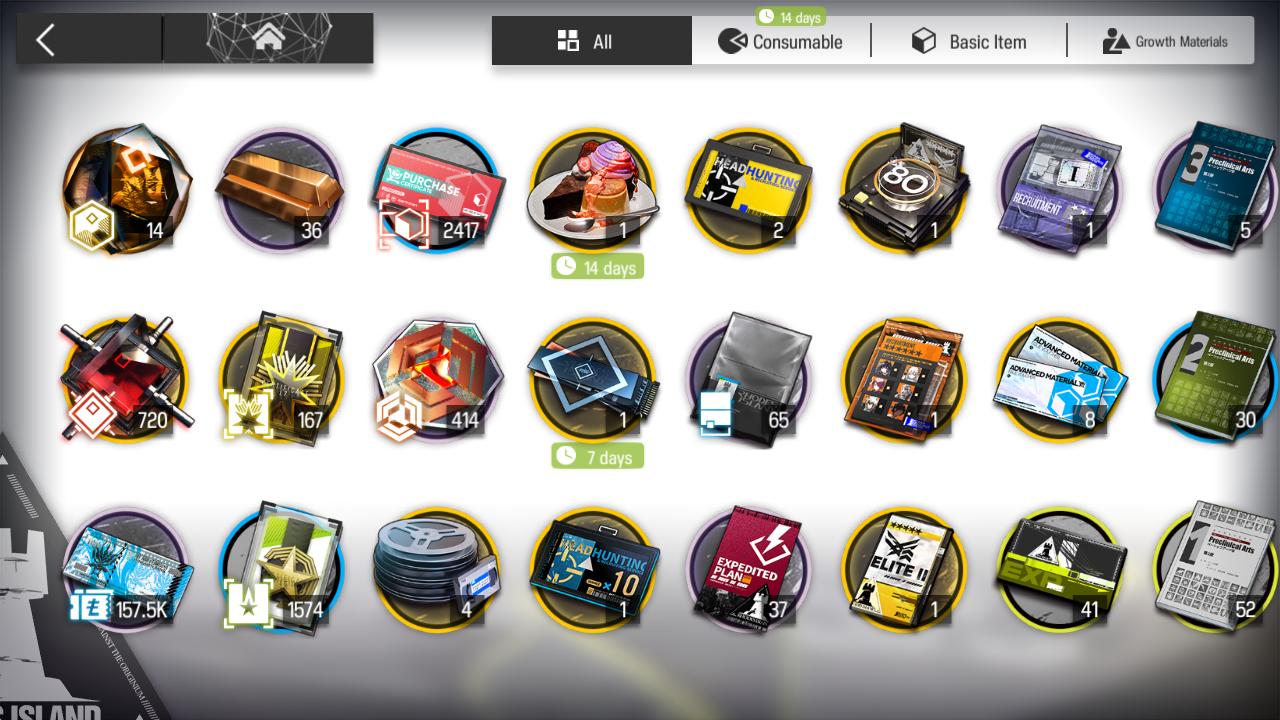This screenshot has height=720, width=1280.
Task: Select the Growth Materials tab
Action: [1164, 41]
